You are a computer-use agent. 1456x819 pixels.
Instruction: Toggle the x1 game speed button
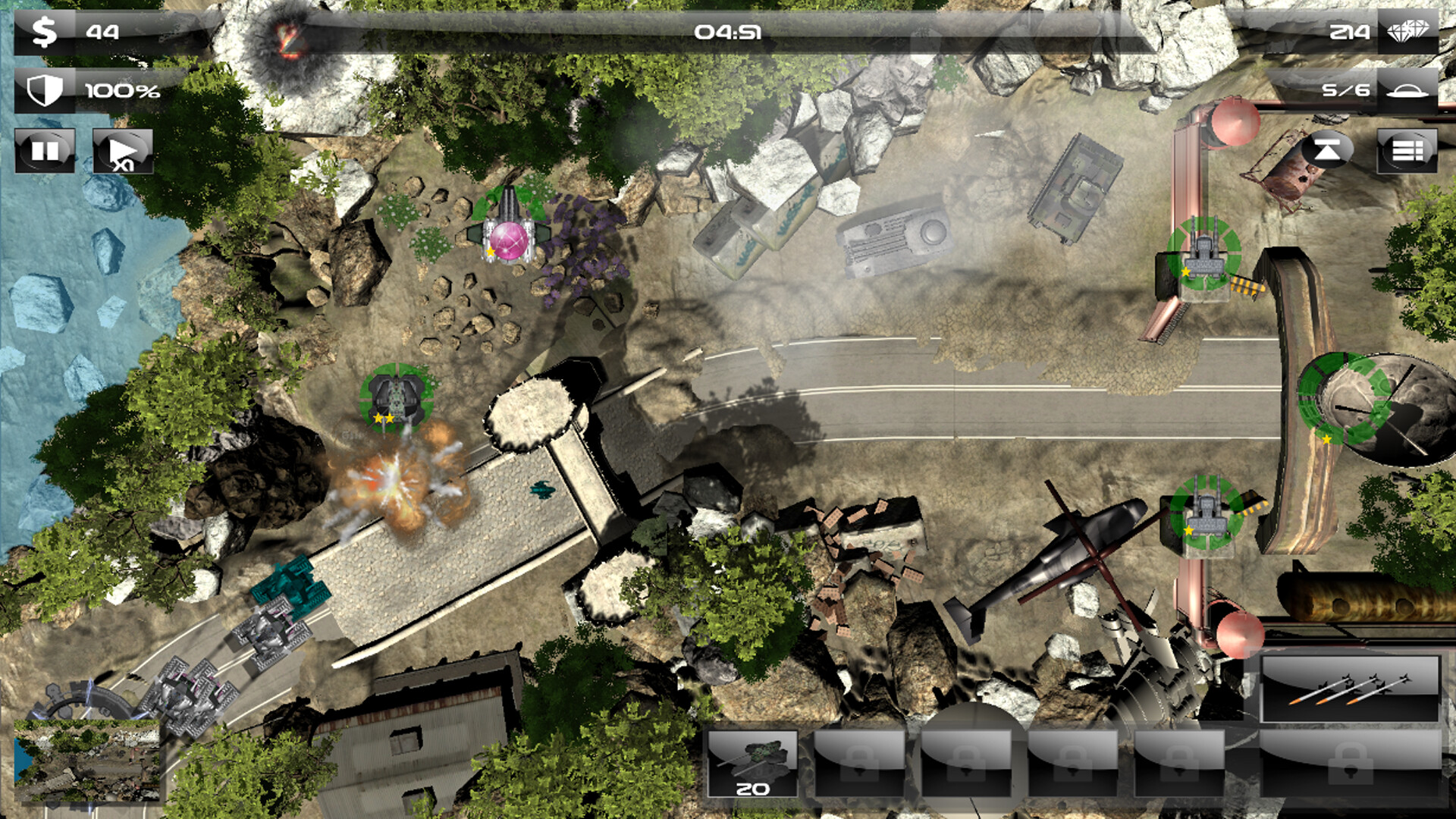pyautogui.click(x=121, y=149)
